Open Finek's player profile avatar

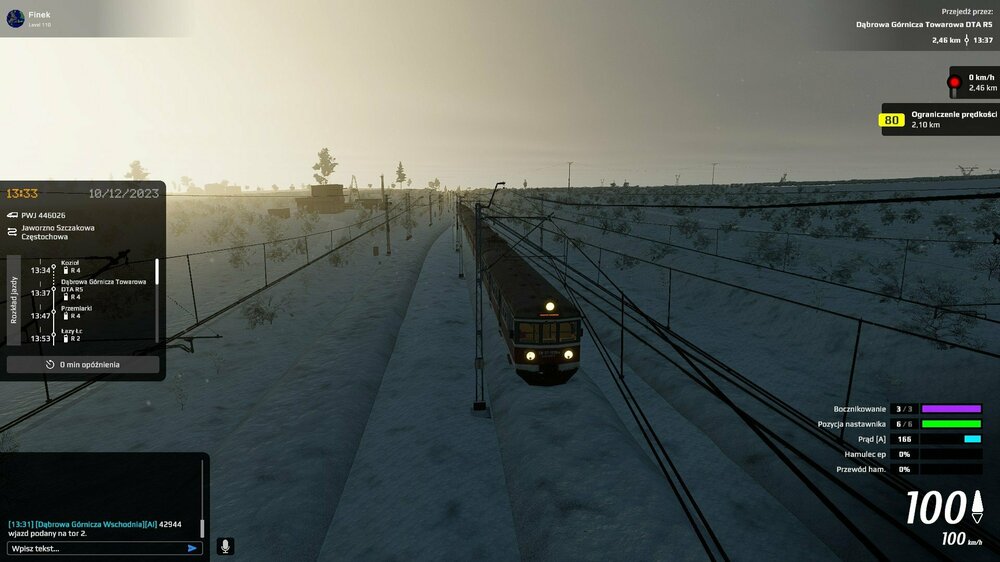click(15, 18)
